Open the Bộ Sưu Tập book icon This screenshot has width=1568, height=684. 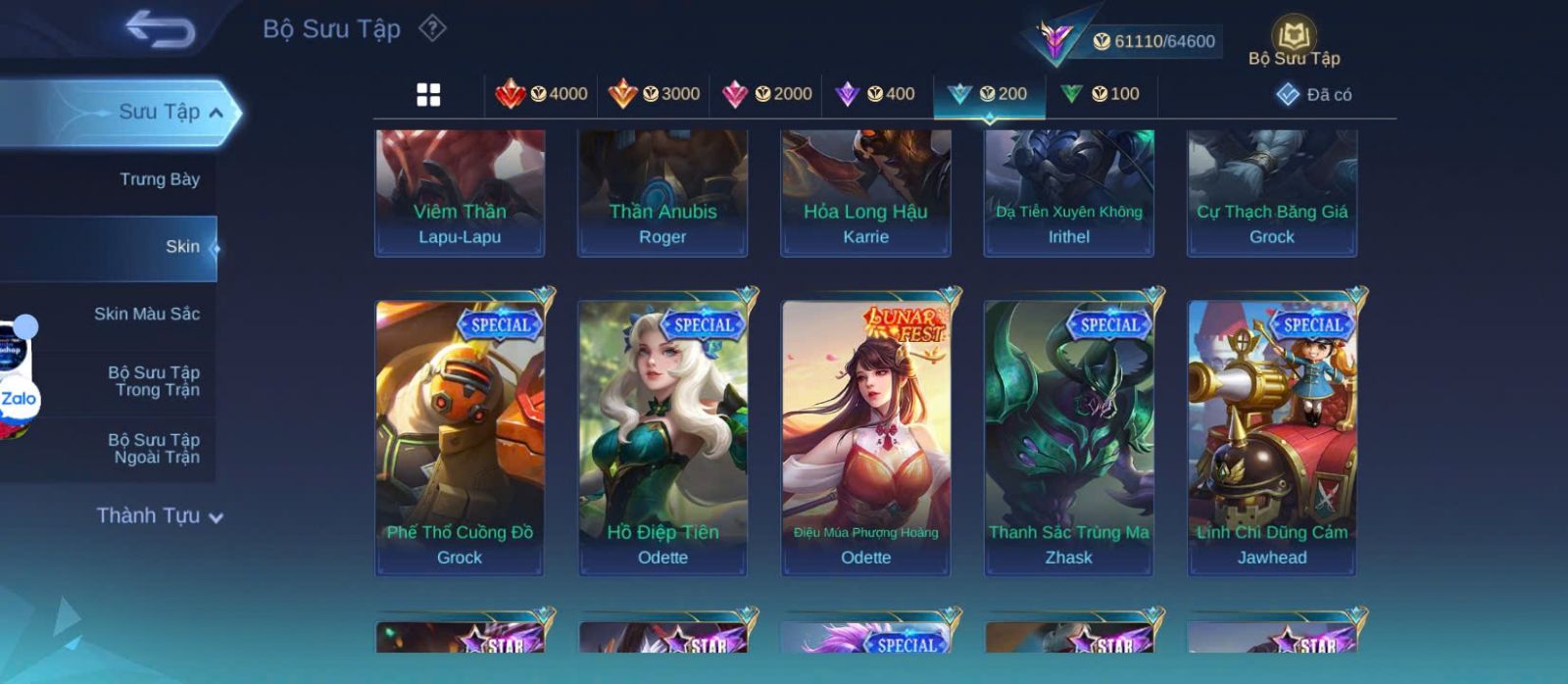click(1294, 40)
